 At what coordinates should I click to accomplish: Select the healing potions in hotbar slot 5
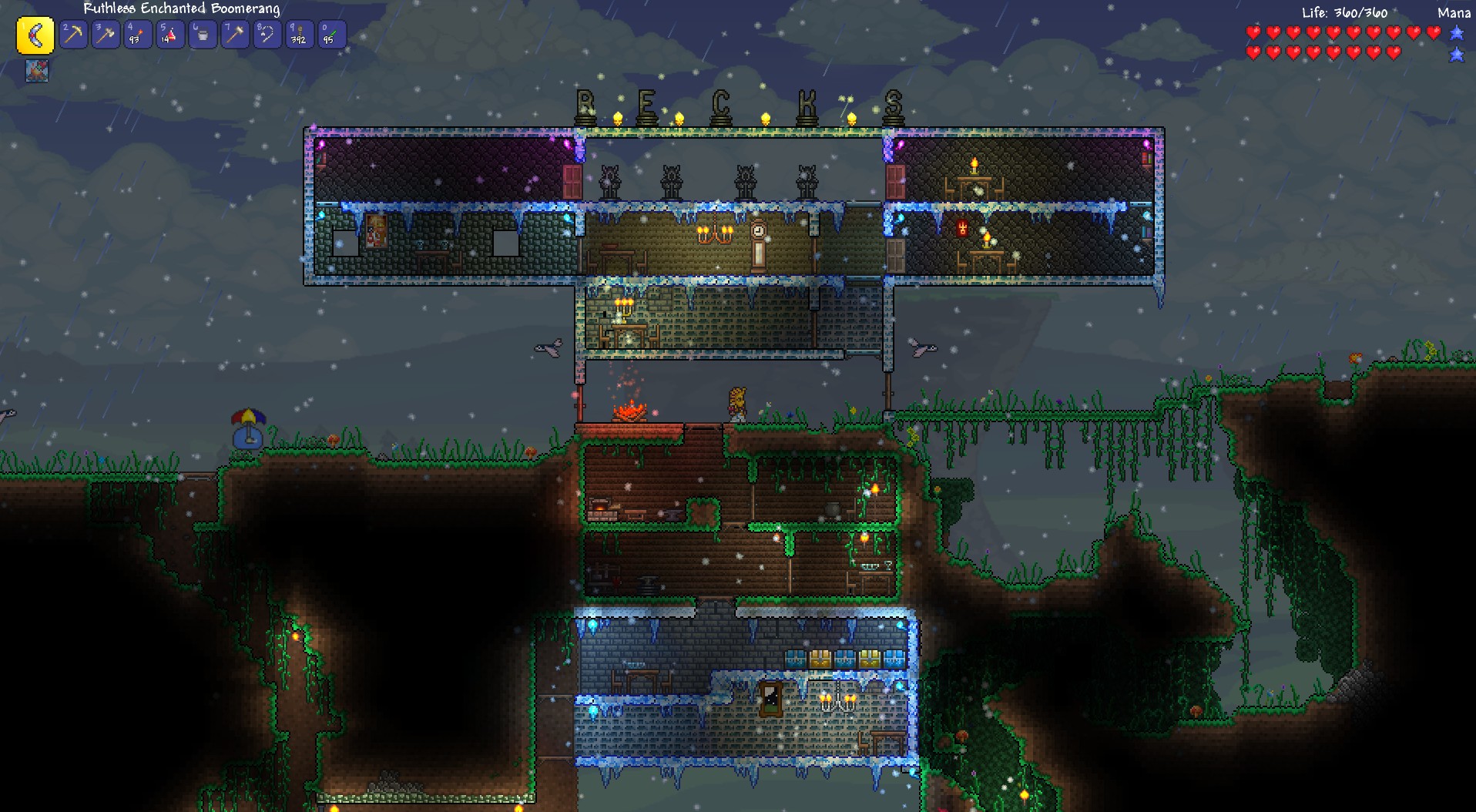click(x=170, y=34)
